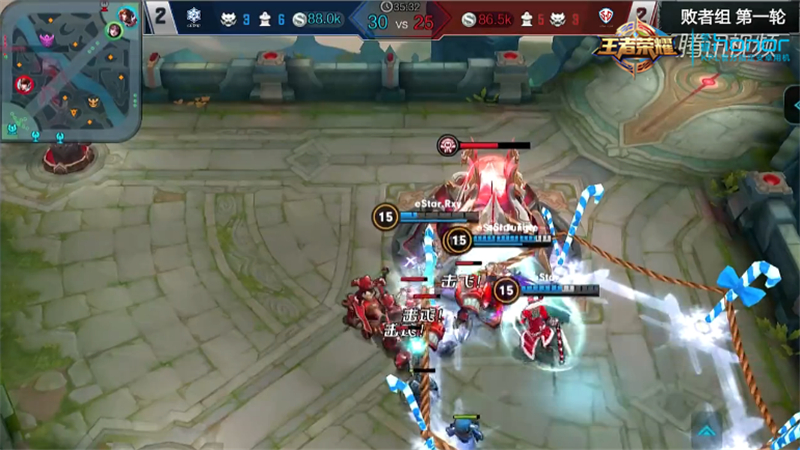Image resolution: width=800 pixels, height=450 pixels.
Task: Expand the panel with the bottom up-arrow button
Action: pos(706,430)
